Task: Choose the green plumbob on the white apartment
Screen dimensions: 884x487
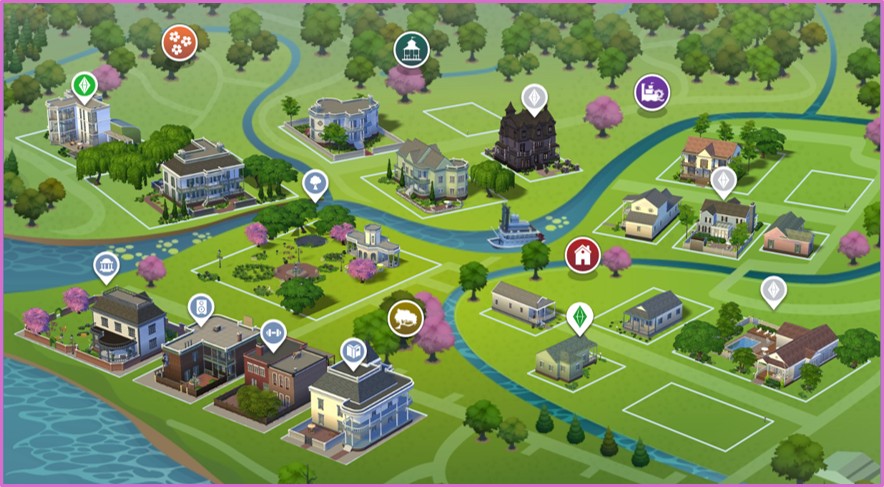Action: [x=84, y=84]
